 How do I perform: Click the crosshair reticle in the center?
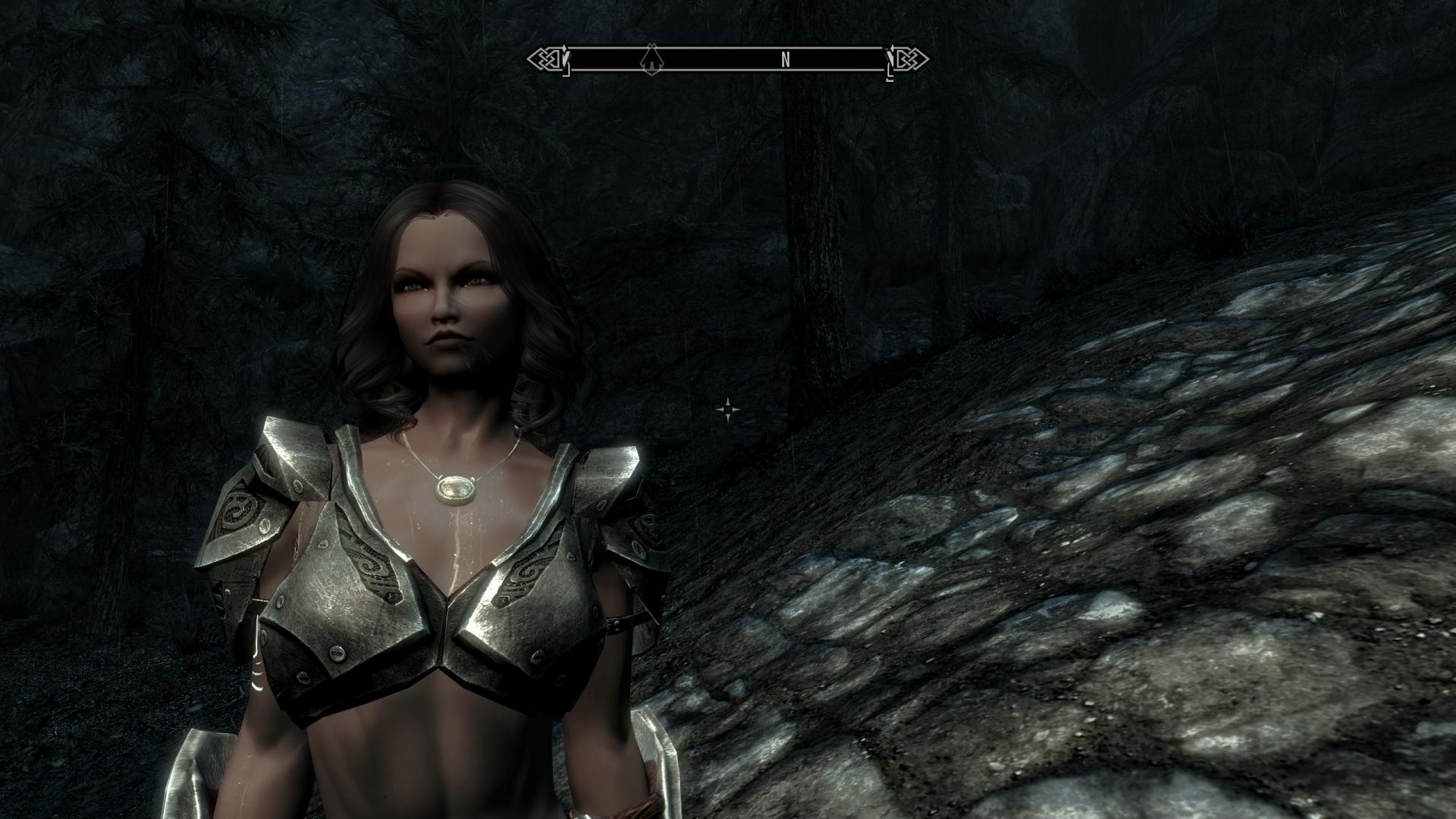(x=726, y=409)
